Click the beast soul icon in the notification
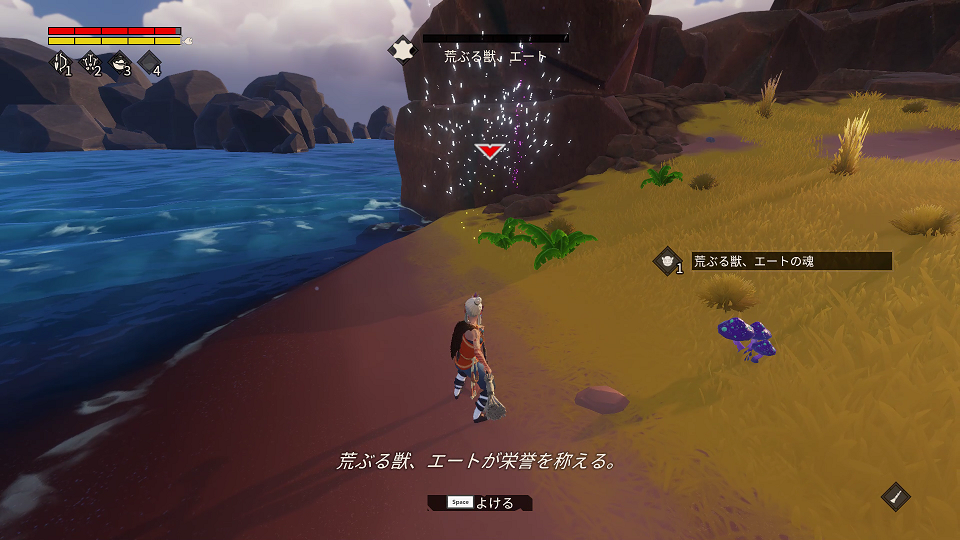Image resolution: width=960 pixels, height=540 pixels. 667,261
